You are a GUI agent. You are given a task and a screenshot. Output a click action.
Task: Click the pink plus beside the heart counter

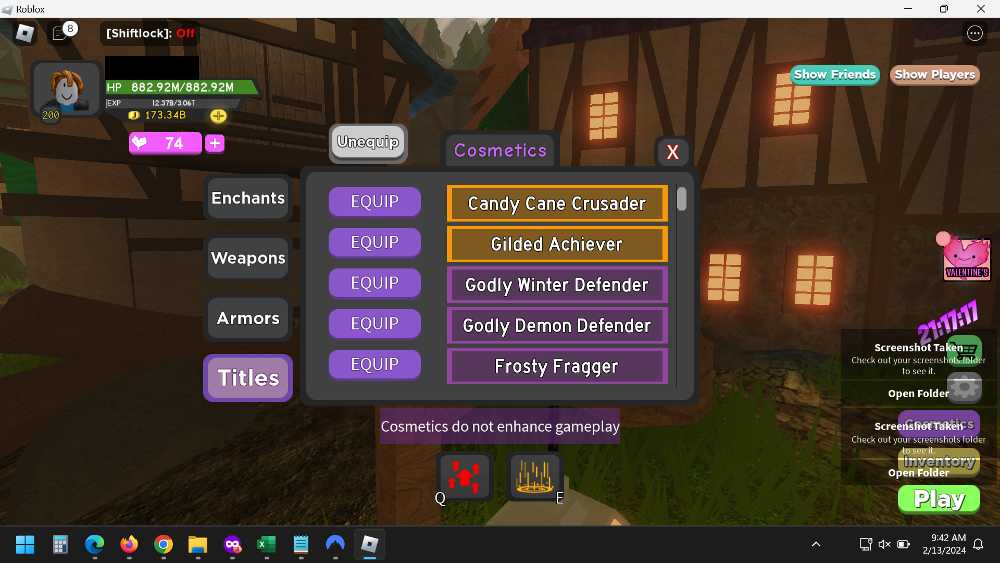[x=214, y=143]
